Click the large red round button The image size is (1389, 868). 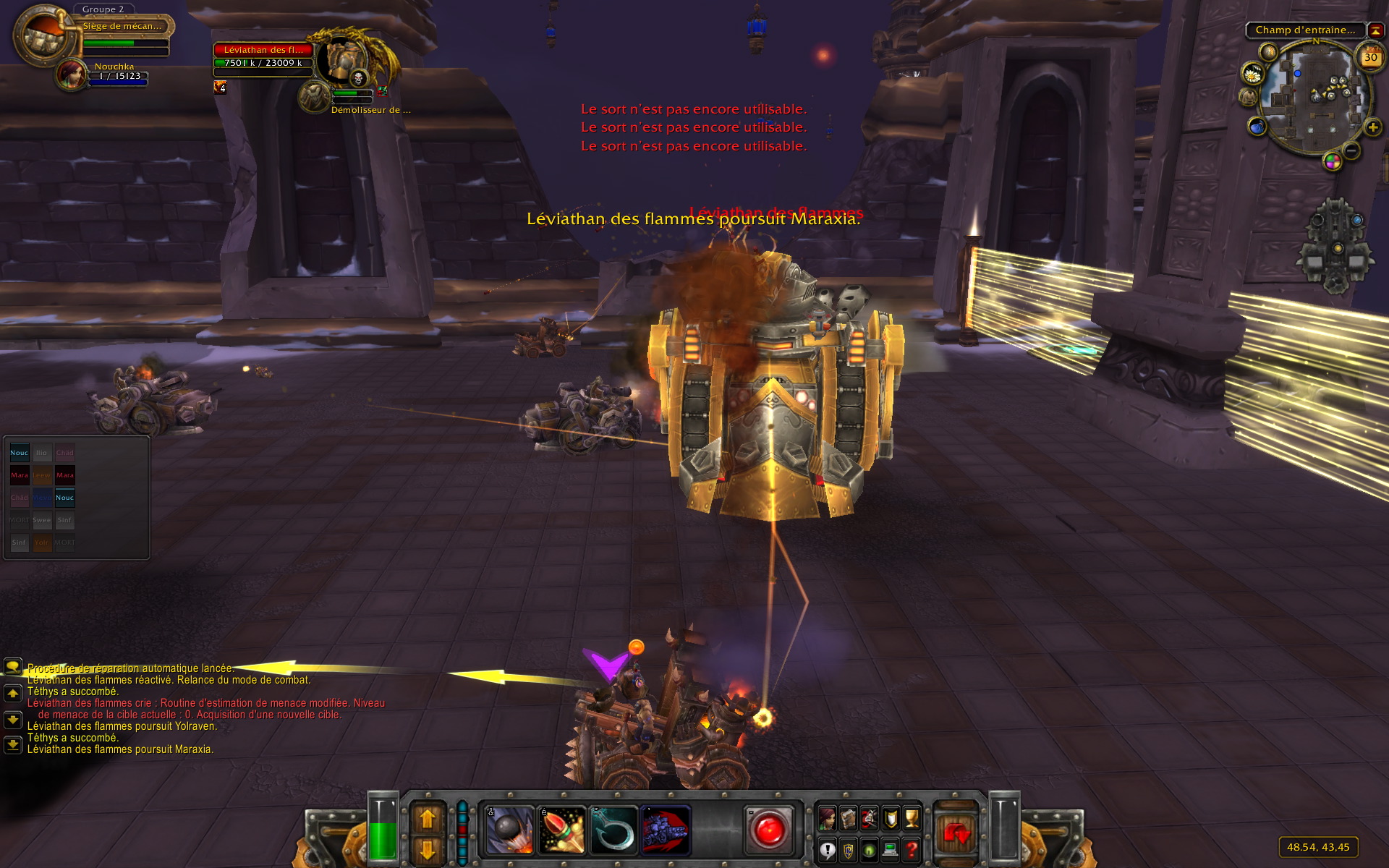pos(768,830)
